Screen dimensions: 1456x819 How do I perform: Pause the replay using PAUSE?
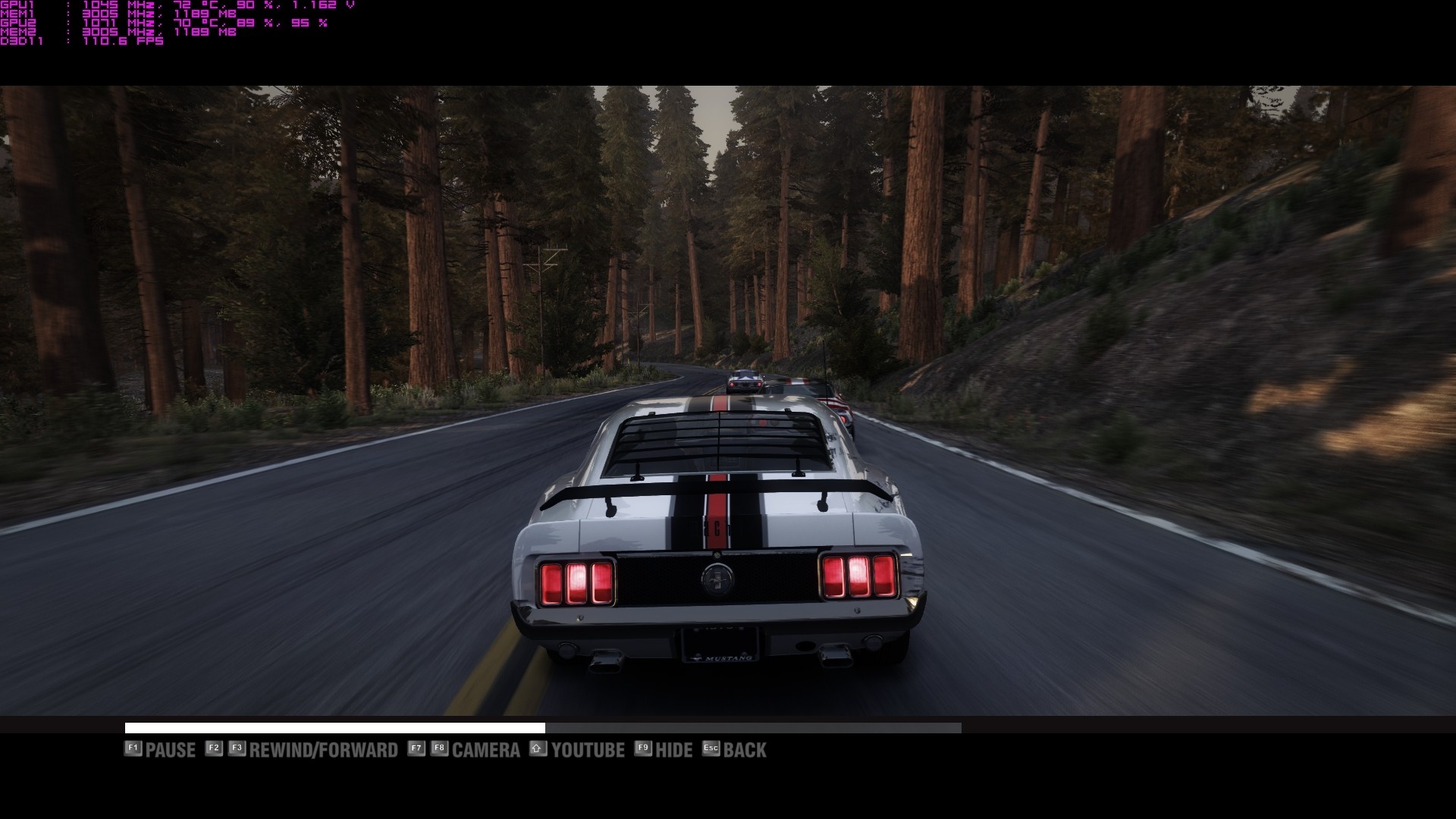pyautogui.click(x=171, y=749)
